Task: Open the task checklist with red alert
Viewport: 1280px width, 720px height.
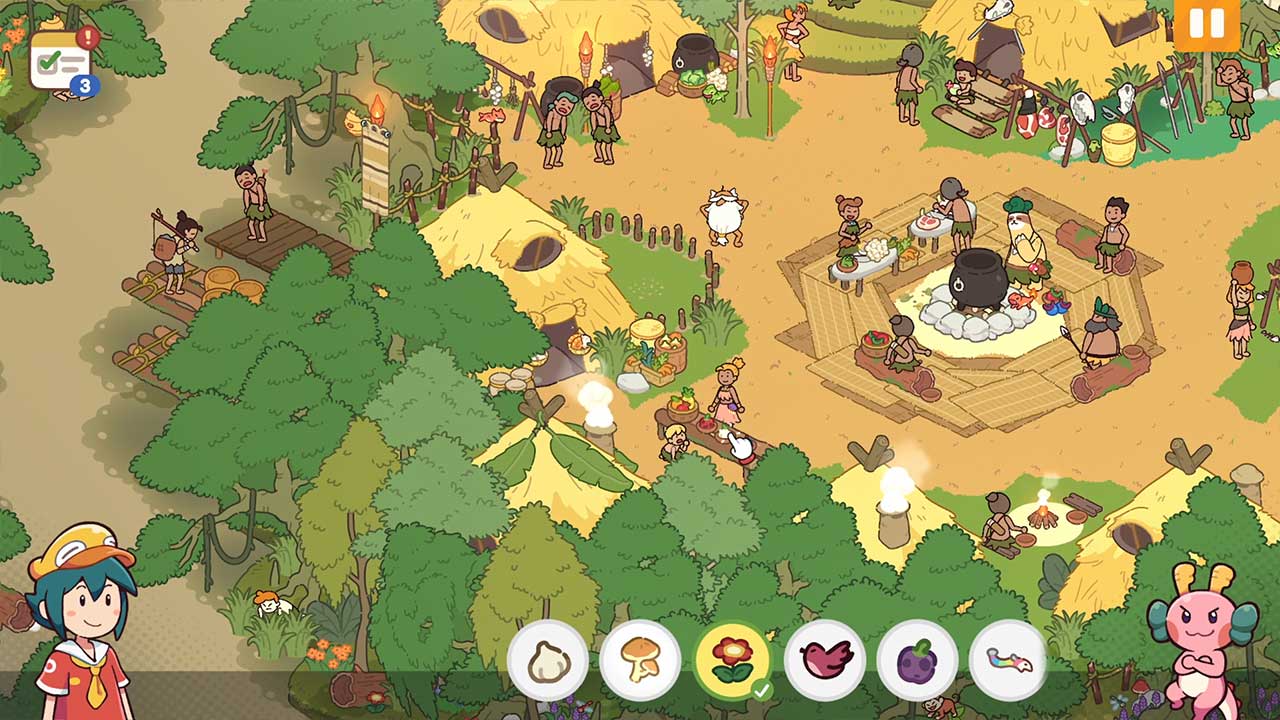Action: (61, 62)
